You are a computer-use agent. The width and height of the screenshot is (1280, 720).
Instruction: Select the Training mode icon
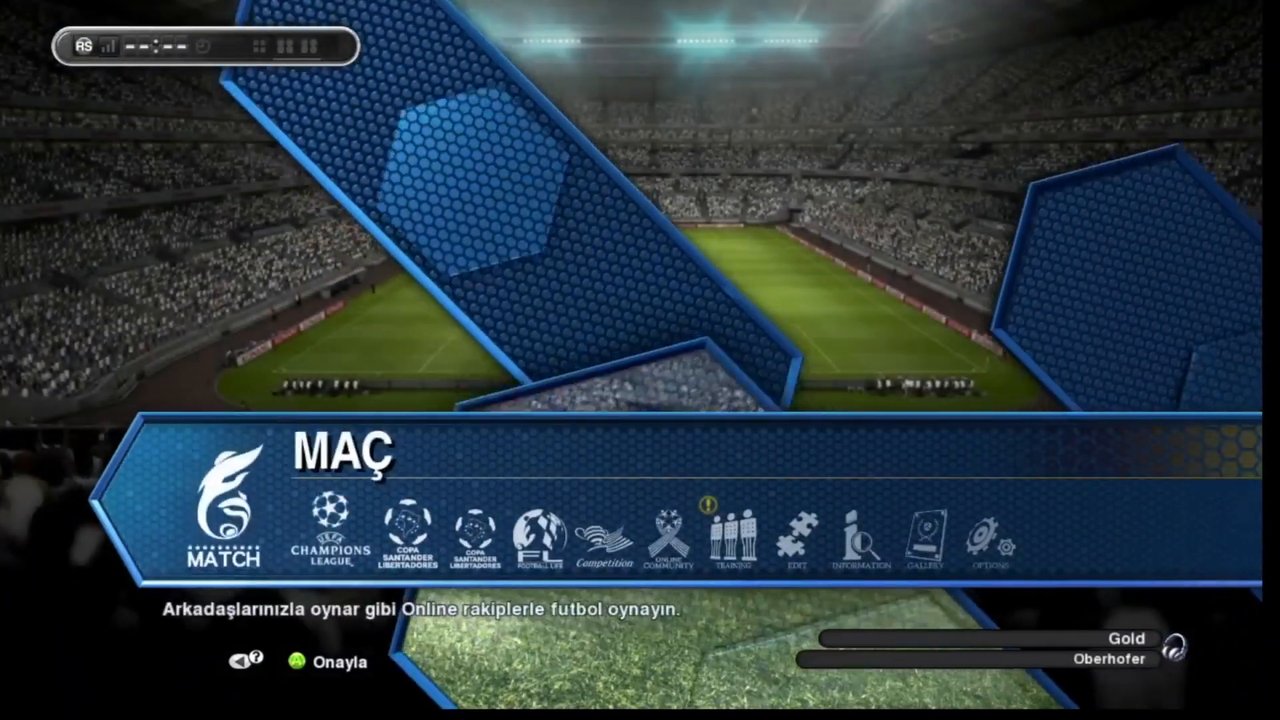click(x=733, y=535)
